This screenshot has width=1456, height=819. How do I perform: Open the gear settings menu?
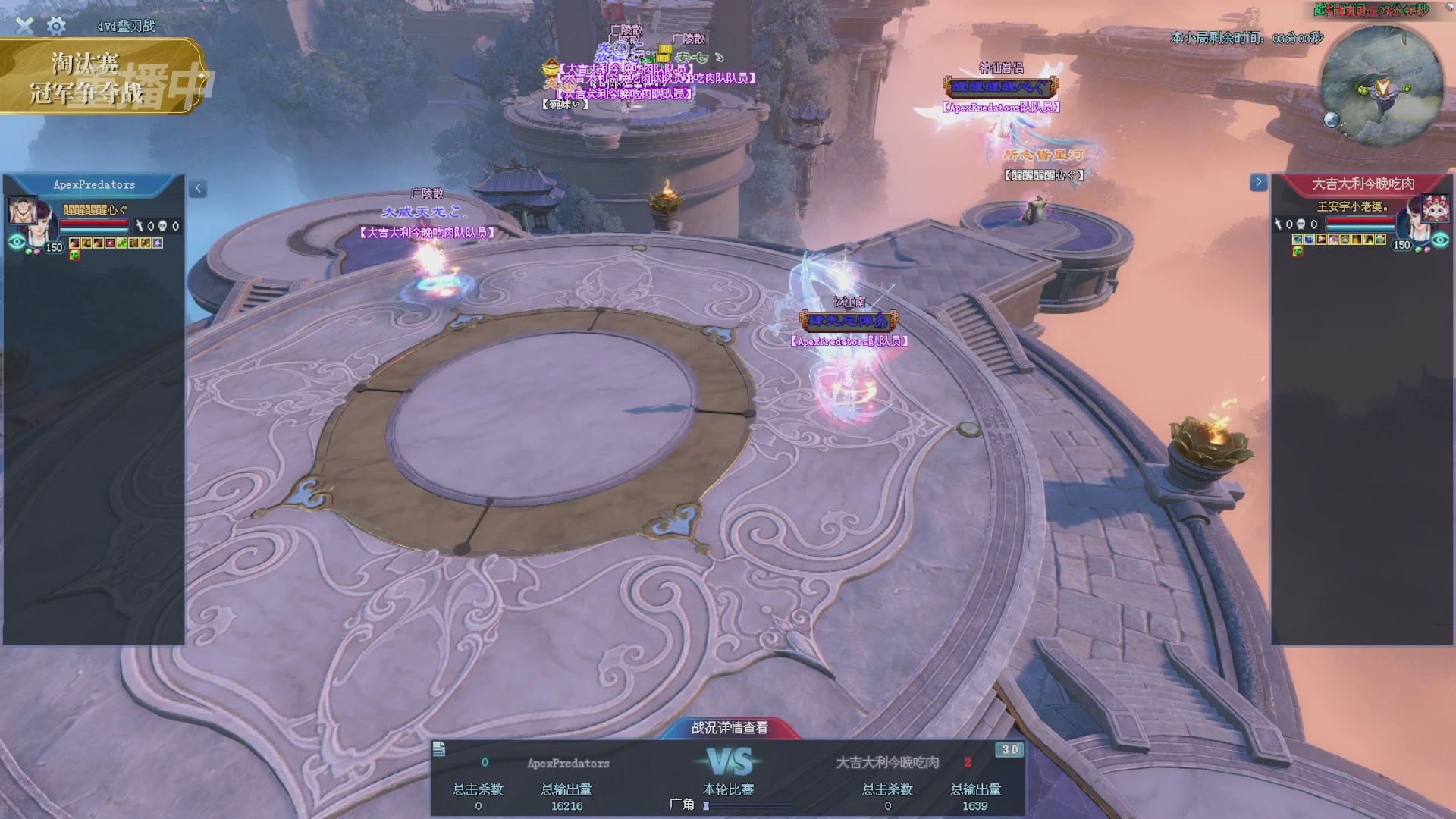pos(56,27)
